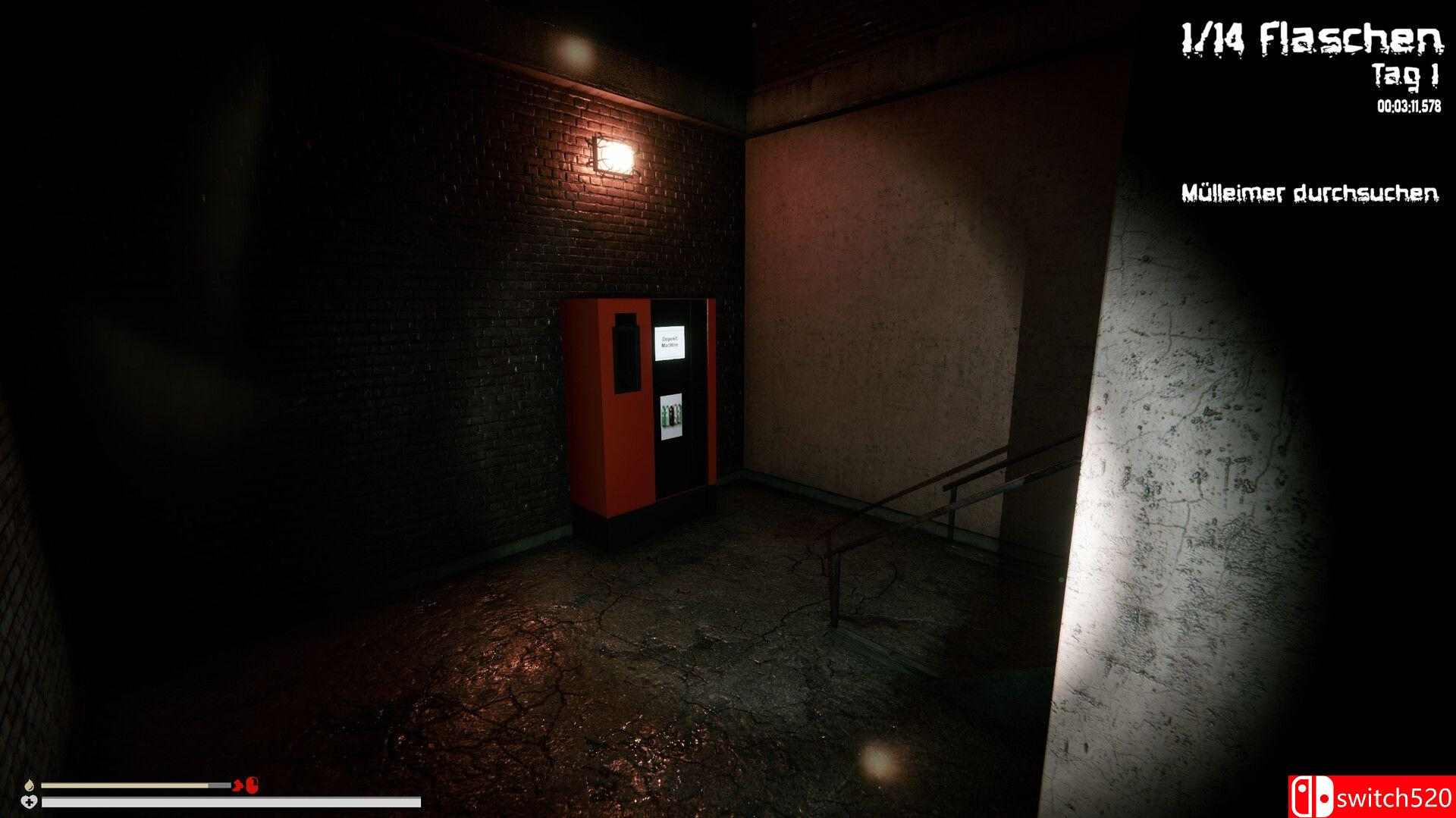The height and width of the screenshot is (818, 1456).
Task: Click the 'Deposit Machine' sign label
Action: coord(671,343)
